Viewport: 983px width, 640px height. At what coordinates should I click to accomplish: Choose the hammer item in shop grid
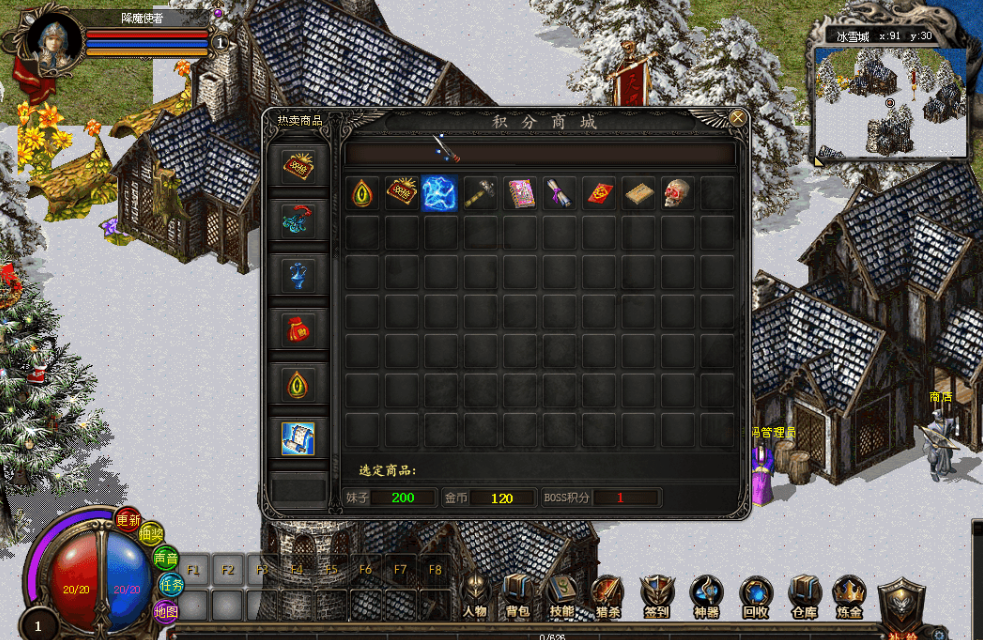coord(480,193)
